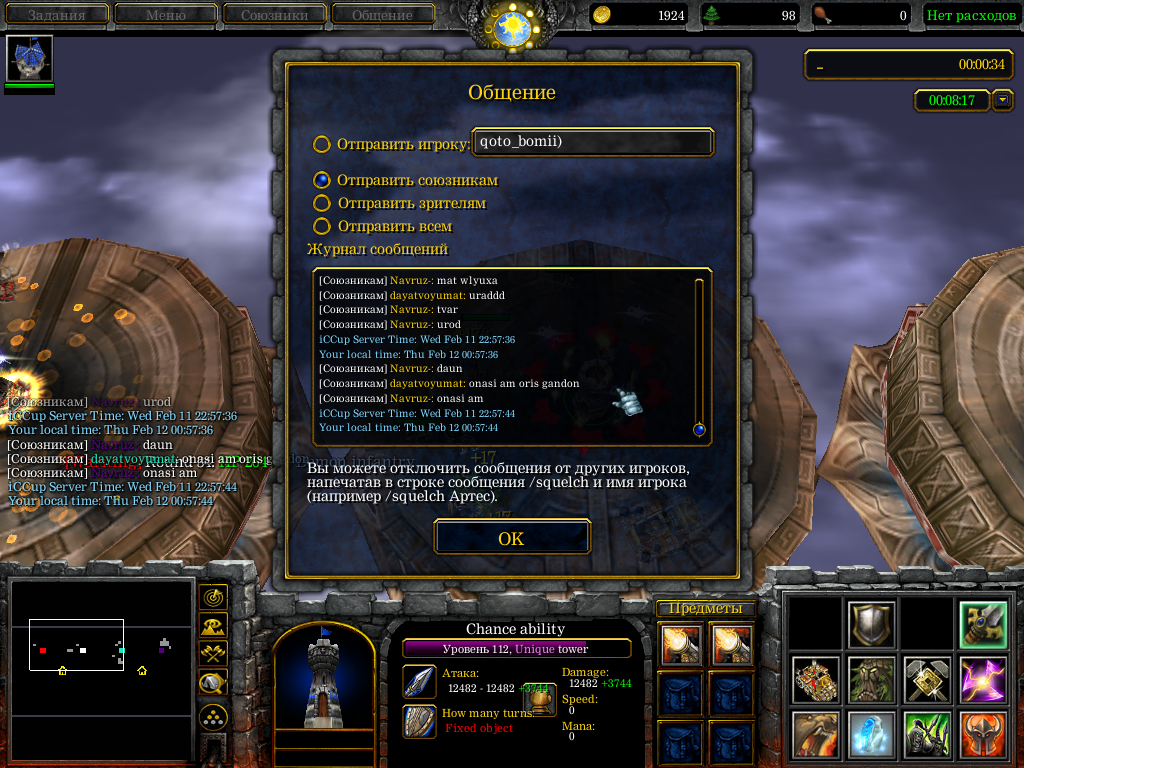Activate the minimap signal ping button
Image resolution: width=1152 pixels, height=768 pixels.
pyautogui.click(x=212, y=598)
